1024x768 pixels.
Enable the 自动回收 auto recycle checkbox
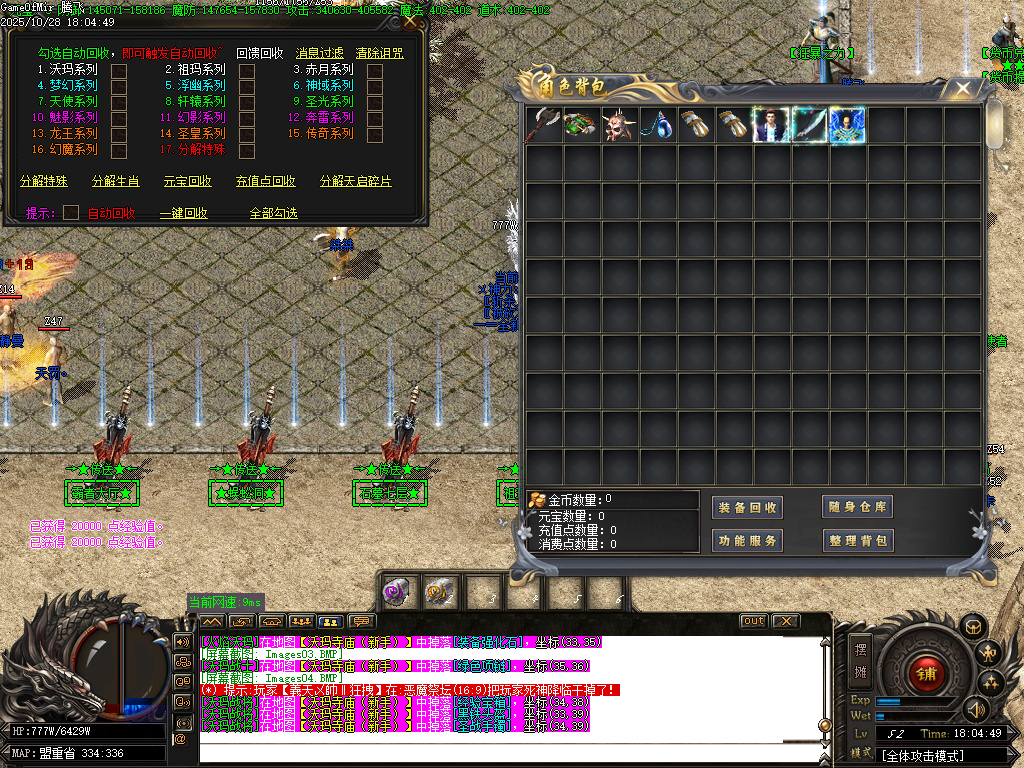71,212
